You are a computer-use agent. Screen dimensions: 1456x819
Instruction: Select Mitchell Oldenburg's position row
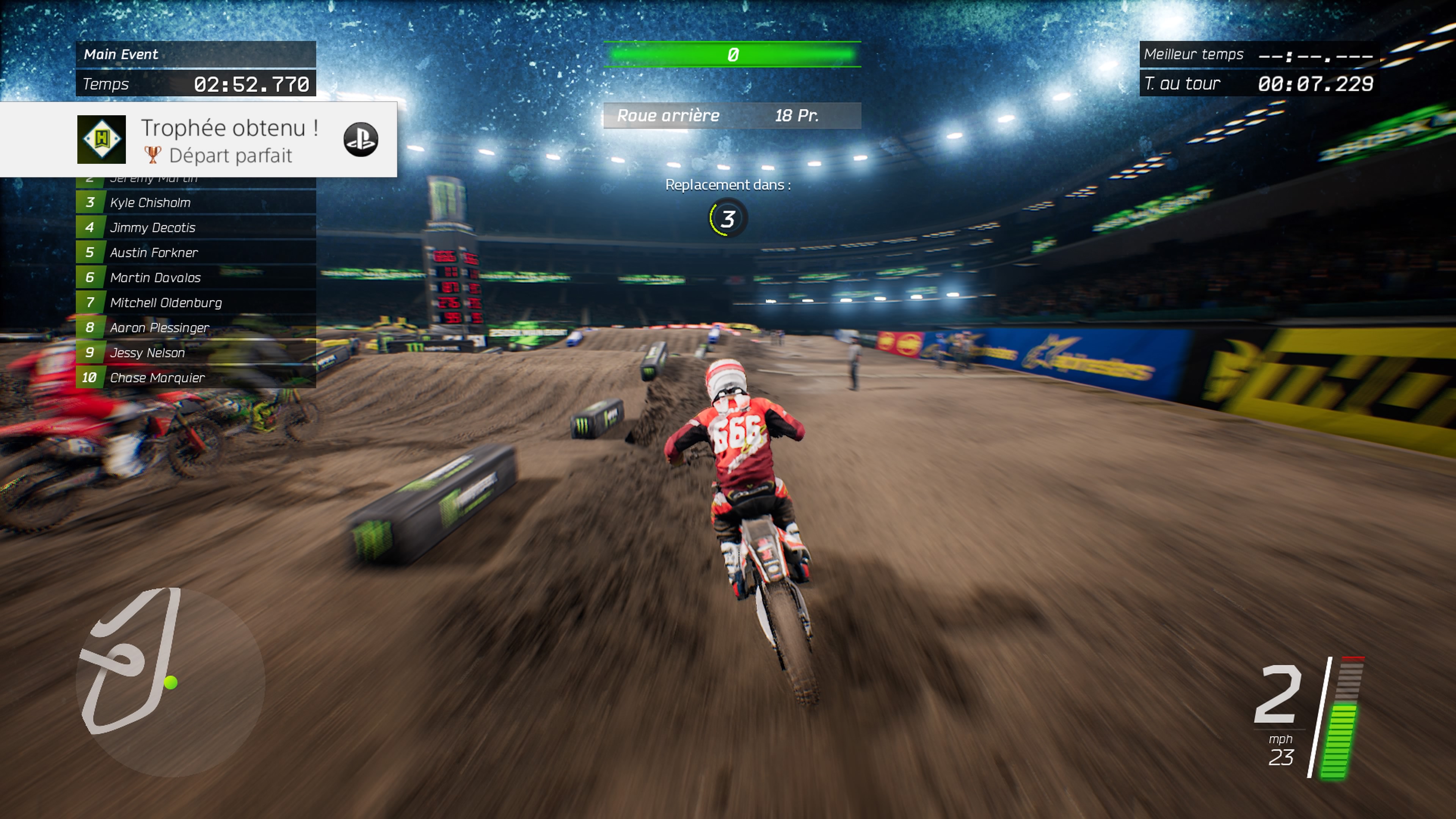pyautogui.click(x=196, y=303)
